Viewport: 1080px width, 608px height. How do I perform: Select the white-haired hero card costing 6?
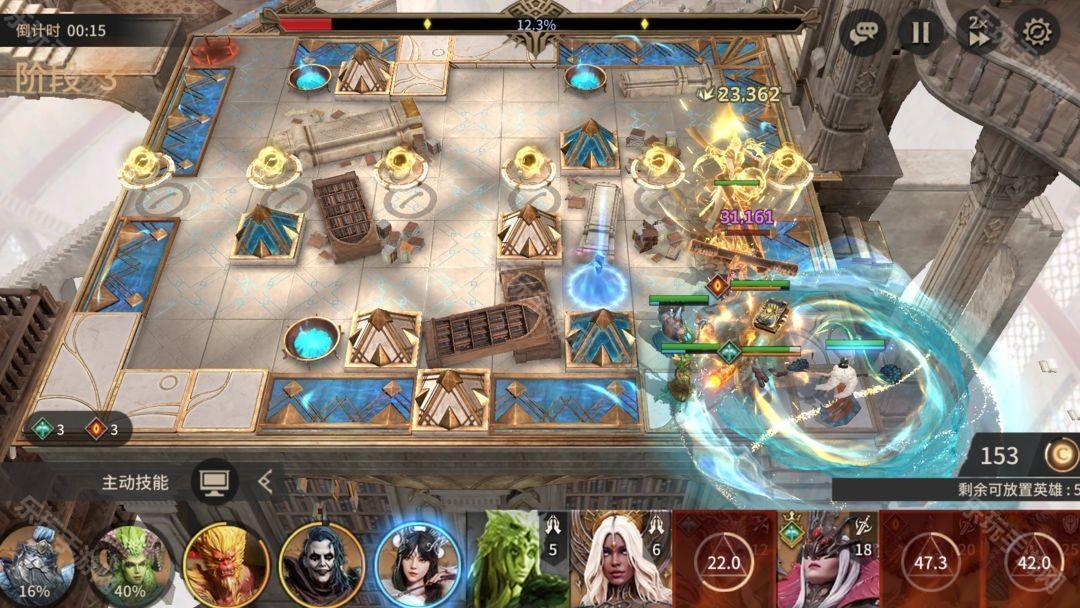click(x=620, y=560)
